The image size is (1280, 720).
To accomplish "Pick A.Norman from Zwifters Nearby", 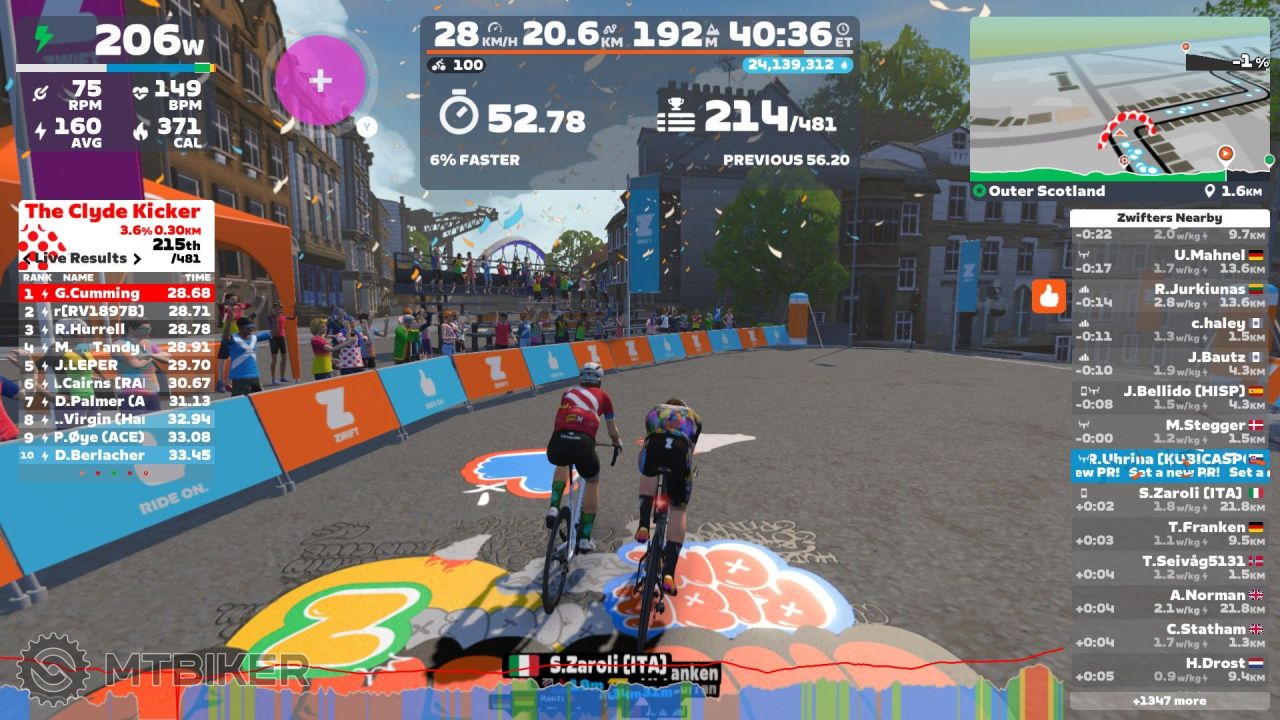I will pyautogui.click(x=1169, y=601).
